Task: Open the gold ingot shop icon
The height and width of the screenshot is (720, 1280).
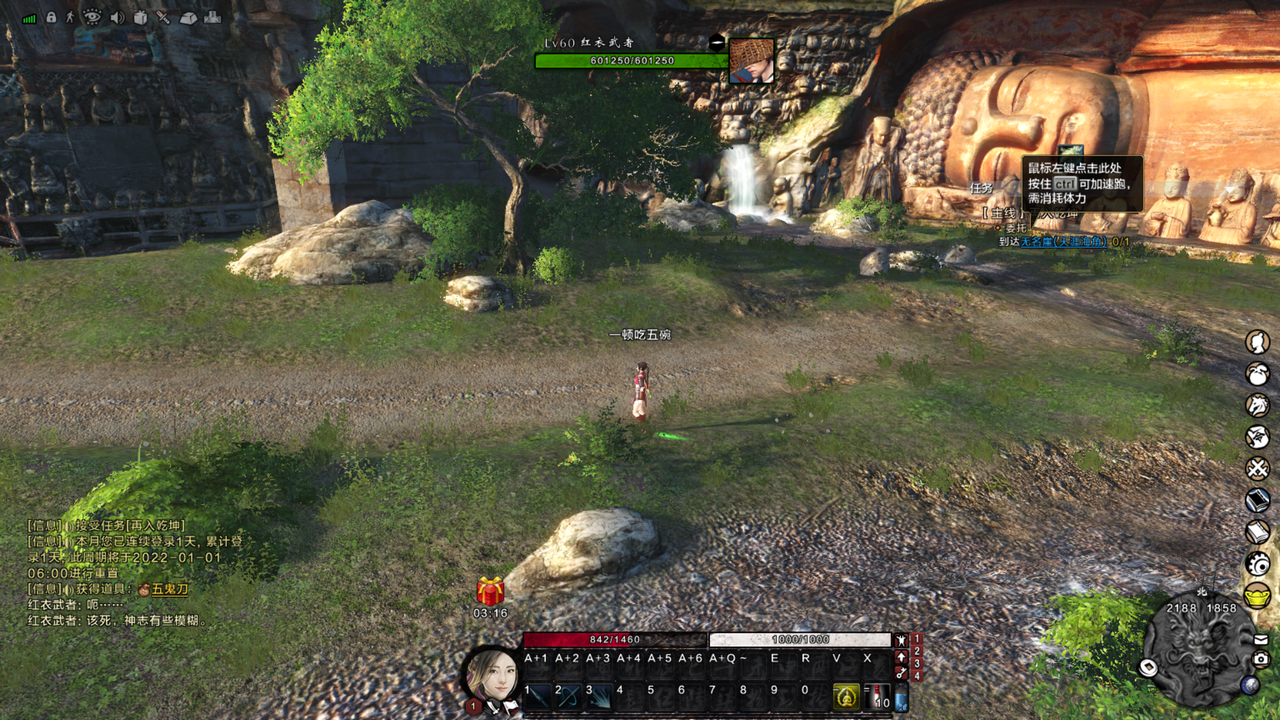Action: coord(1257,596)
